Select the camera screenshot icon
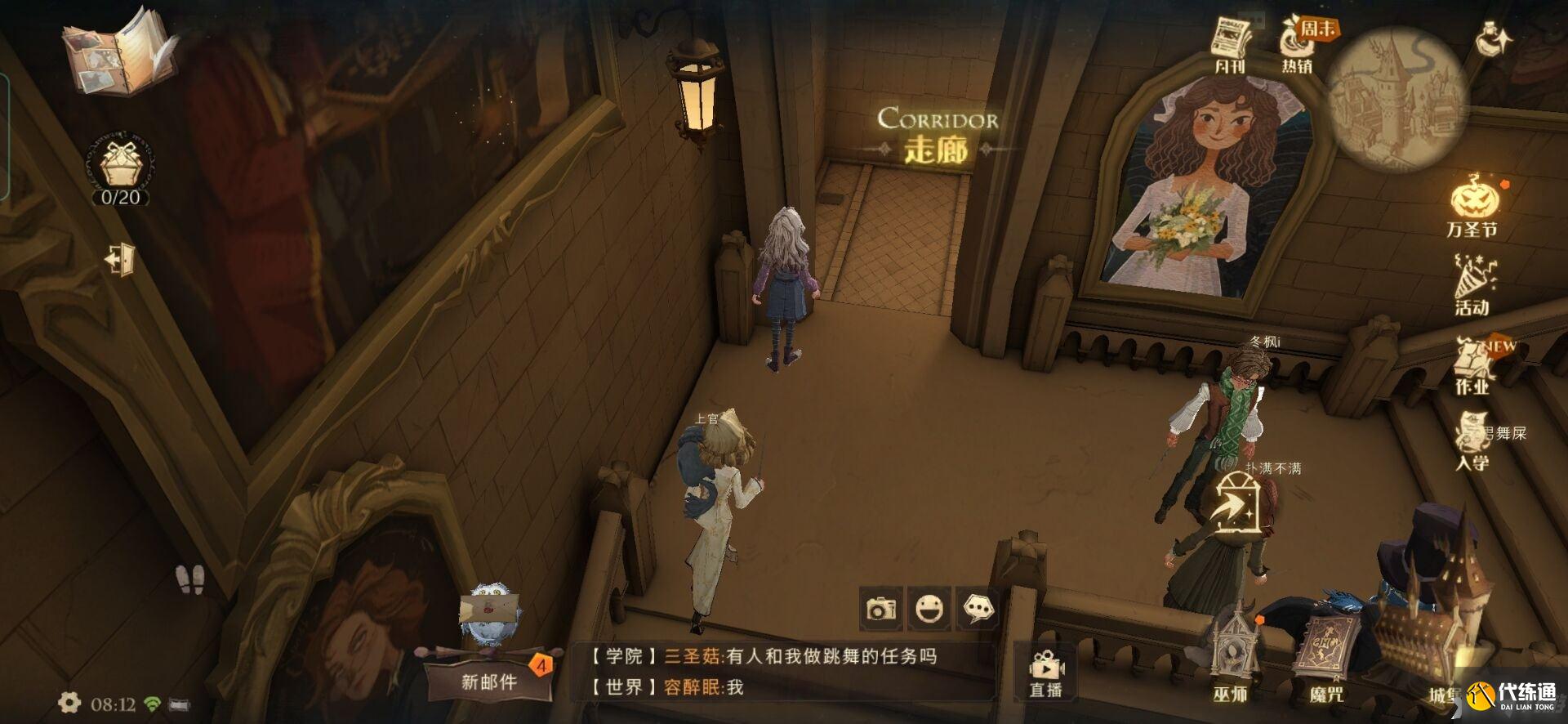Screen dimensions: 1568x724 click(x=882, y=608)
